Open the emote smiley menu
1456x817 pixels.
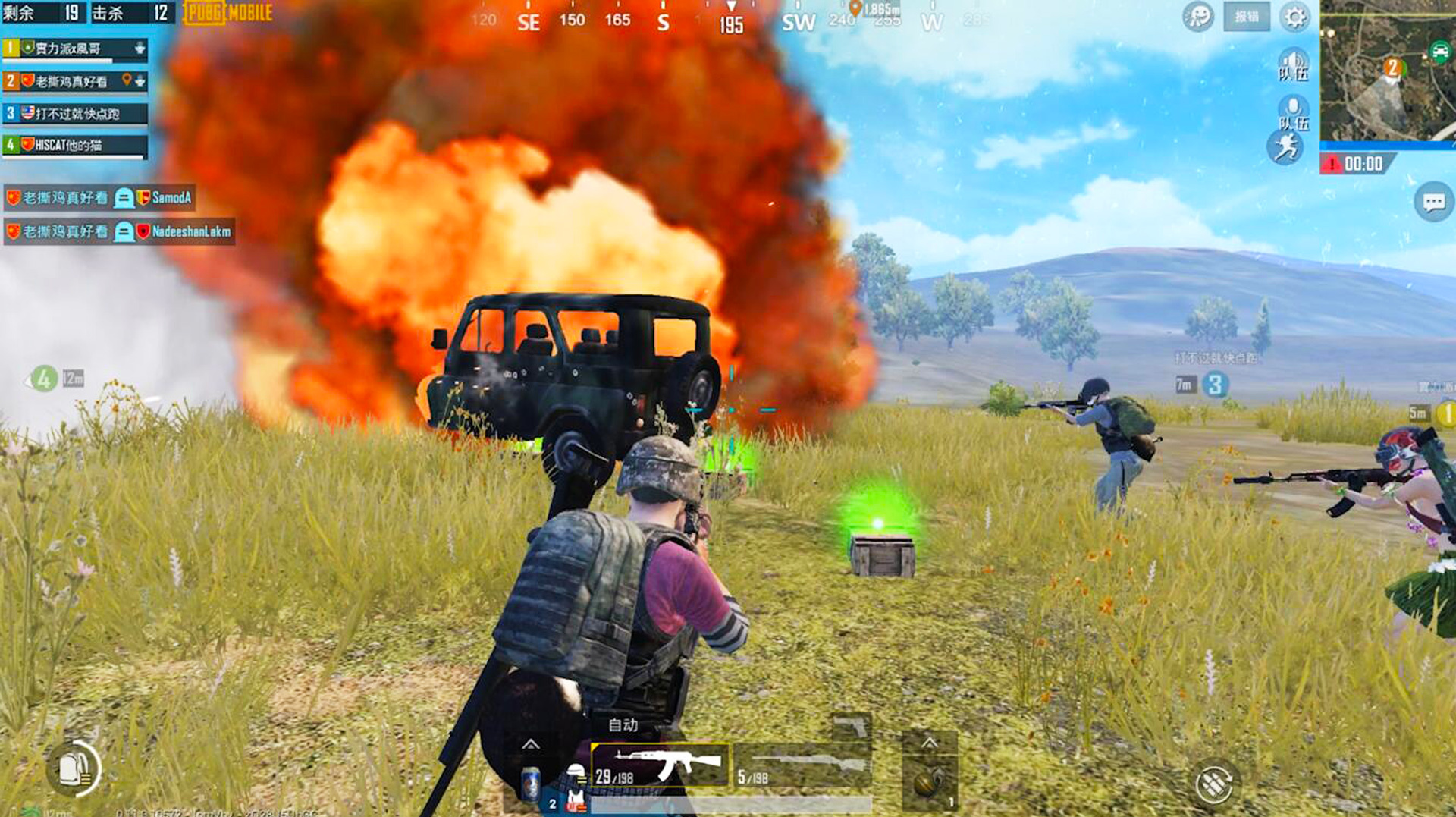tap(1198, 17)
